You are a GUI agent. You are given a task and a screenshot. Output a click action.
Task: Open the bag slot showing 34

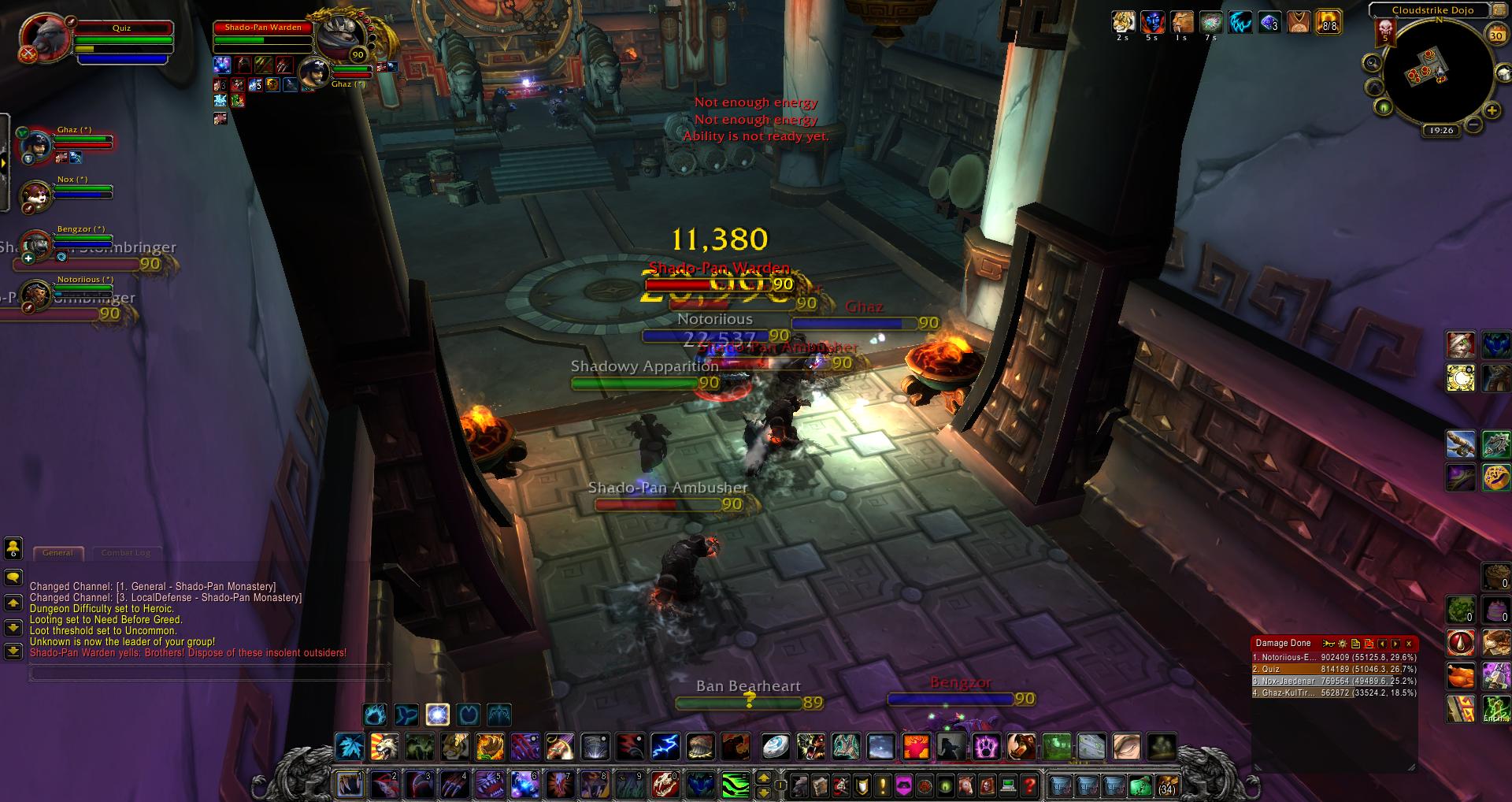[x=1166, y=785]
